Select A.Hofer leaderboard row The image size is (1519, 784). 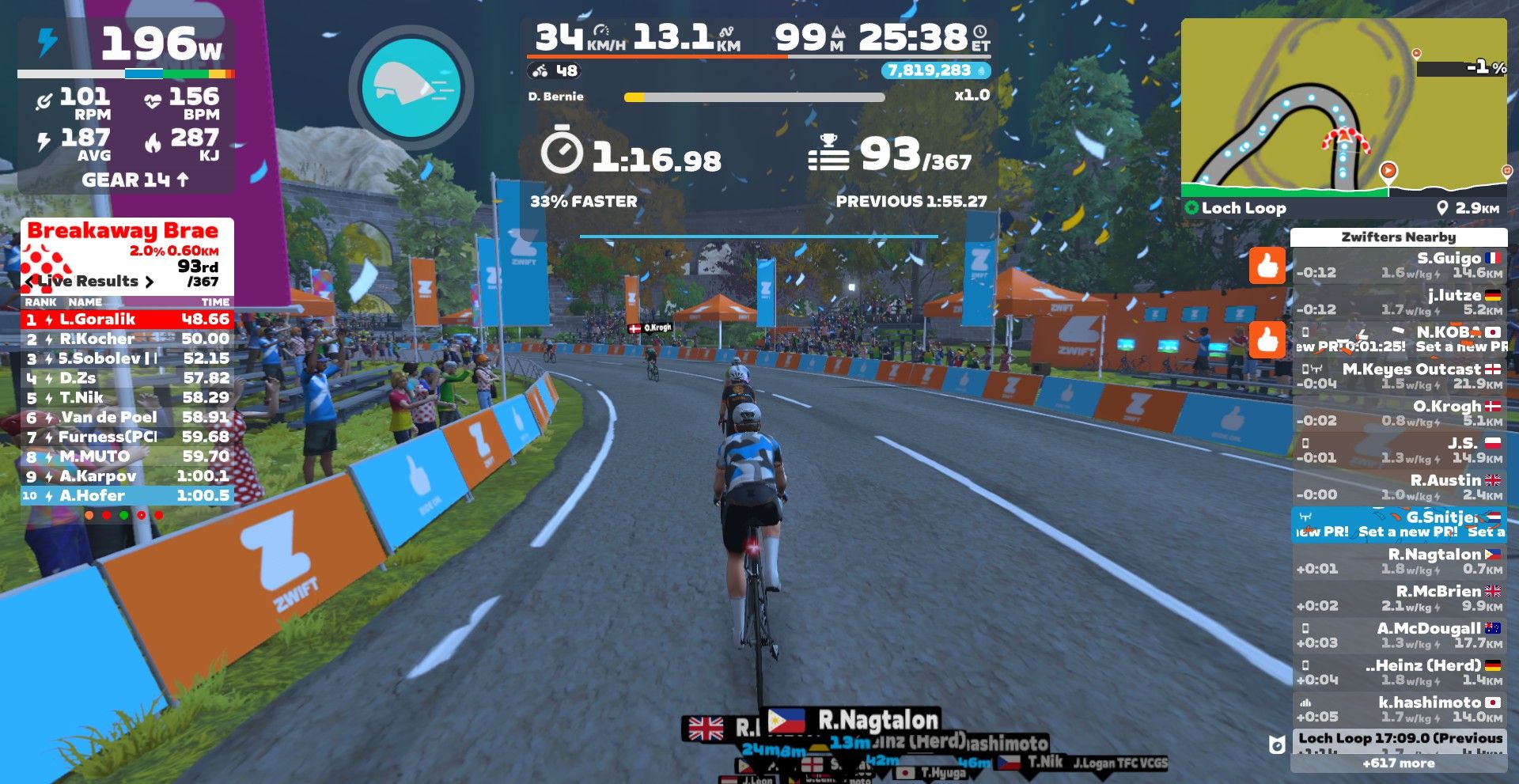pyautogui.click(x=127, y=496)
